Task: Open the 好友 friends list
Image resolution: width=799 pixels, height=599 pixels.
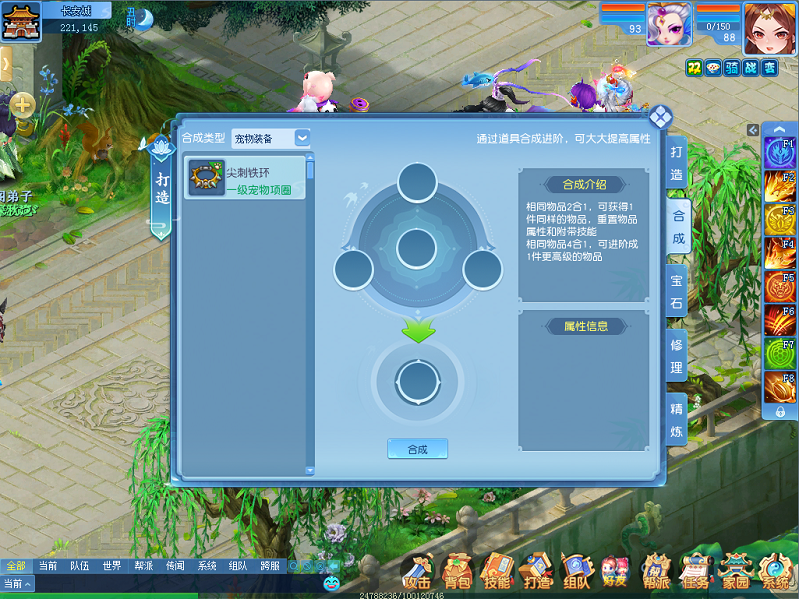Action: [615, 572]
